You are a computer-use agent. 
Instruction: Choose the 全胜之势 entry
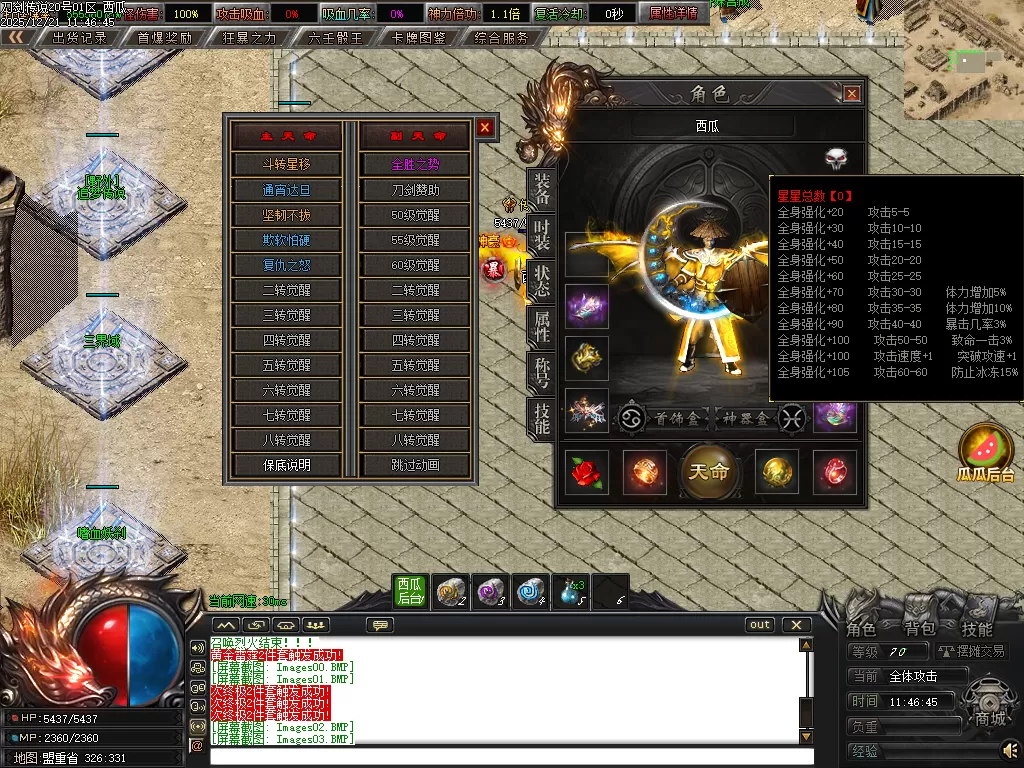(415, 165)
